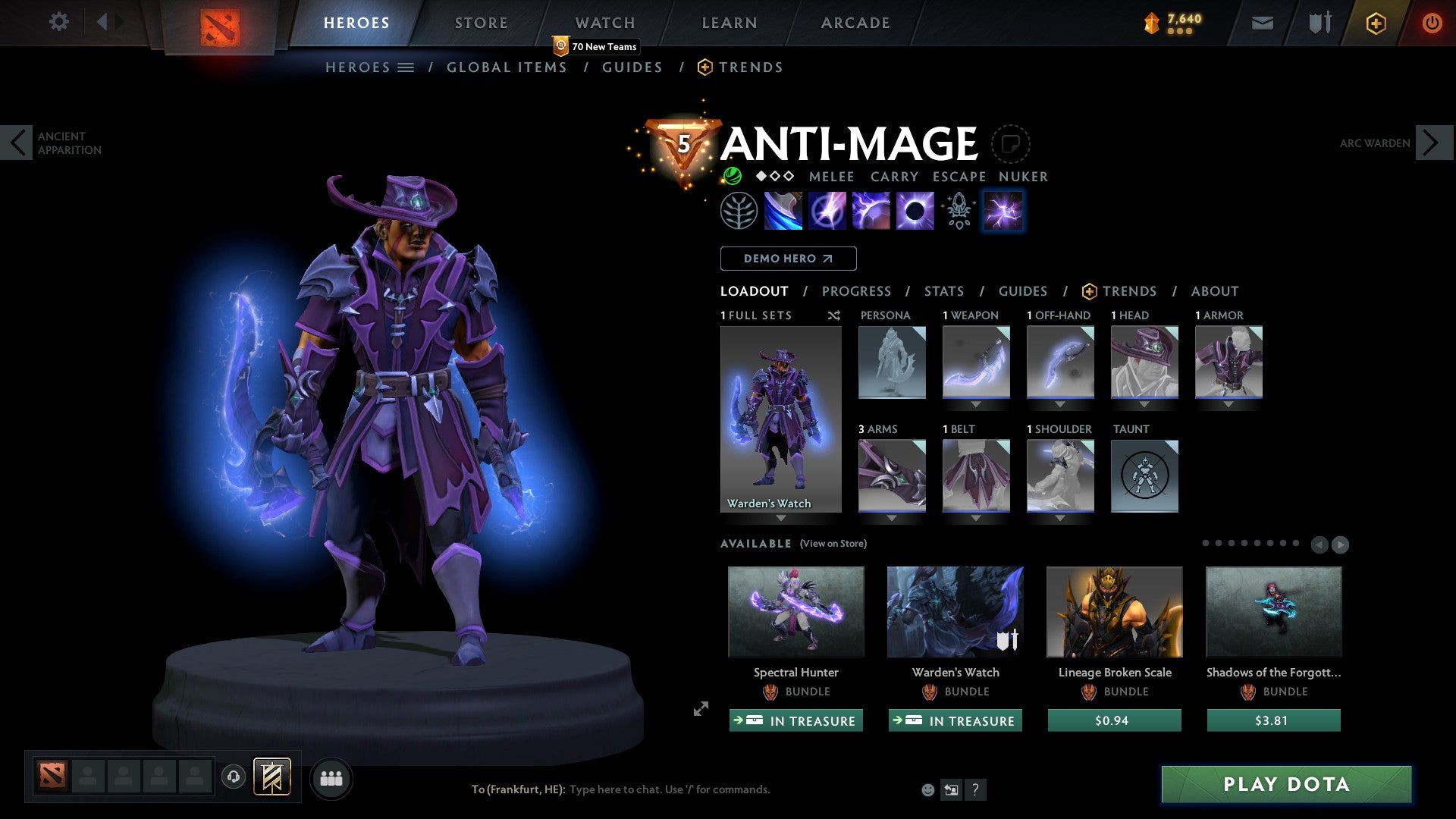The width and height of the screenshot is (1456, 819).
Task: Click the DEMO HERO button
Action: pyautogui.click(x=788, y=259)
